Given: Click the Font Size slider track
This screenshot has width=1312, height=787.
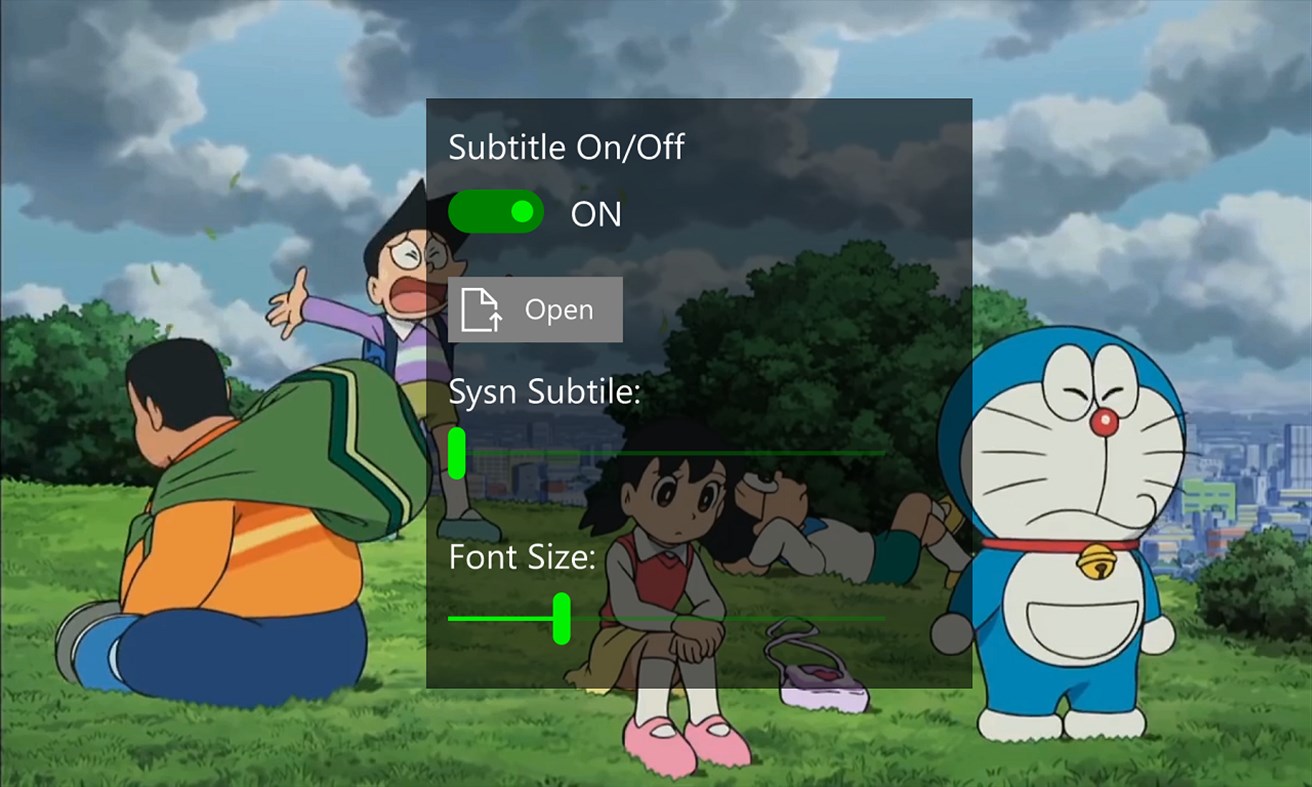Looking at the screenshot, I should tap(750, 618).
